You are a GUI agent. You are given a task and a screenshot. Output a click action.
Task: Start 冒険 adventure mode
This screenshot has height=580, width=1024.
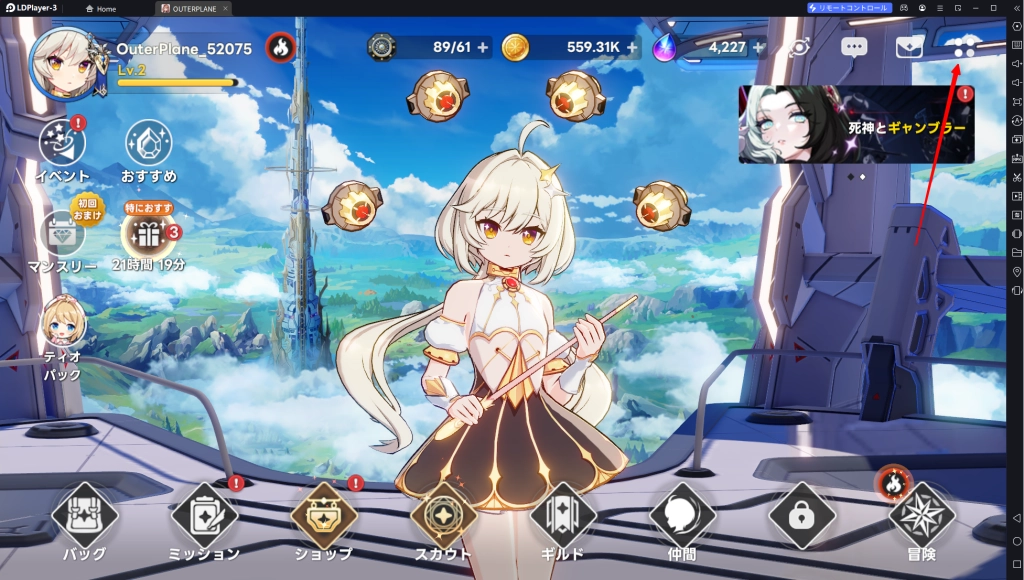tap(922, 517)
